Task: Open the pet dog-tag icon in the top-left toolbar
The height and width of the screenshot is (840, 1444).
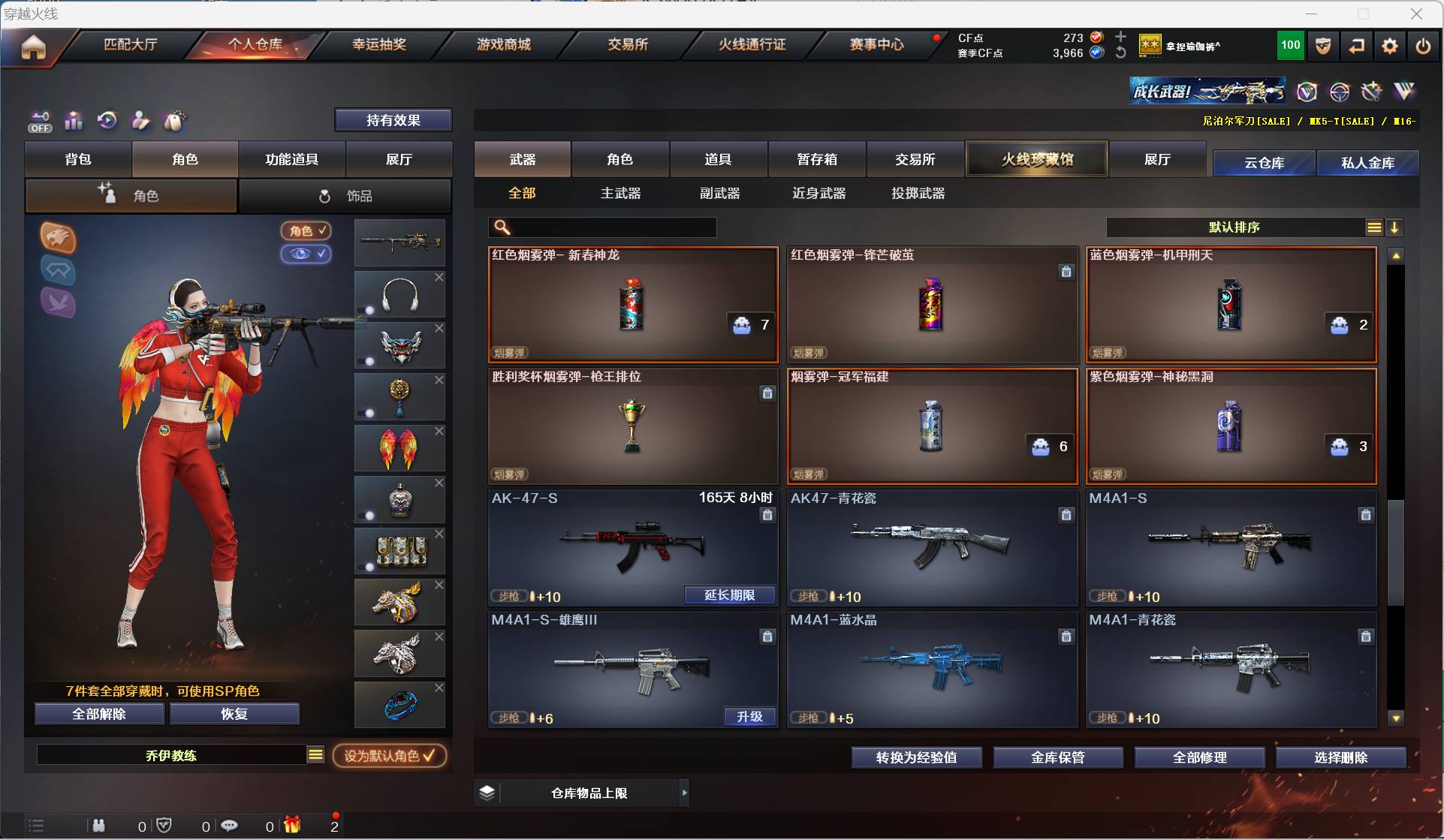Action: click(x=174, y=121)
